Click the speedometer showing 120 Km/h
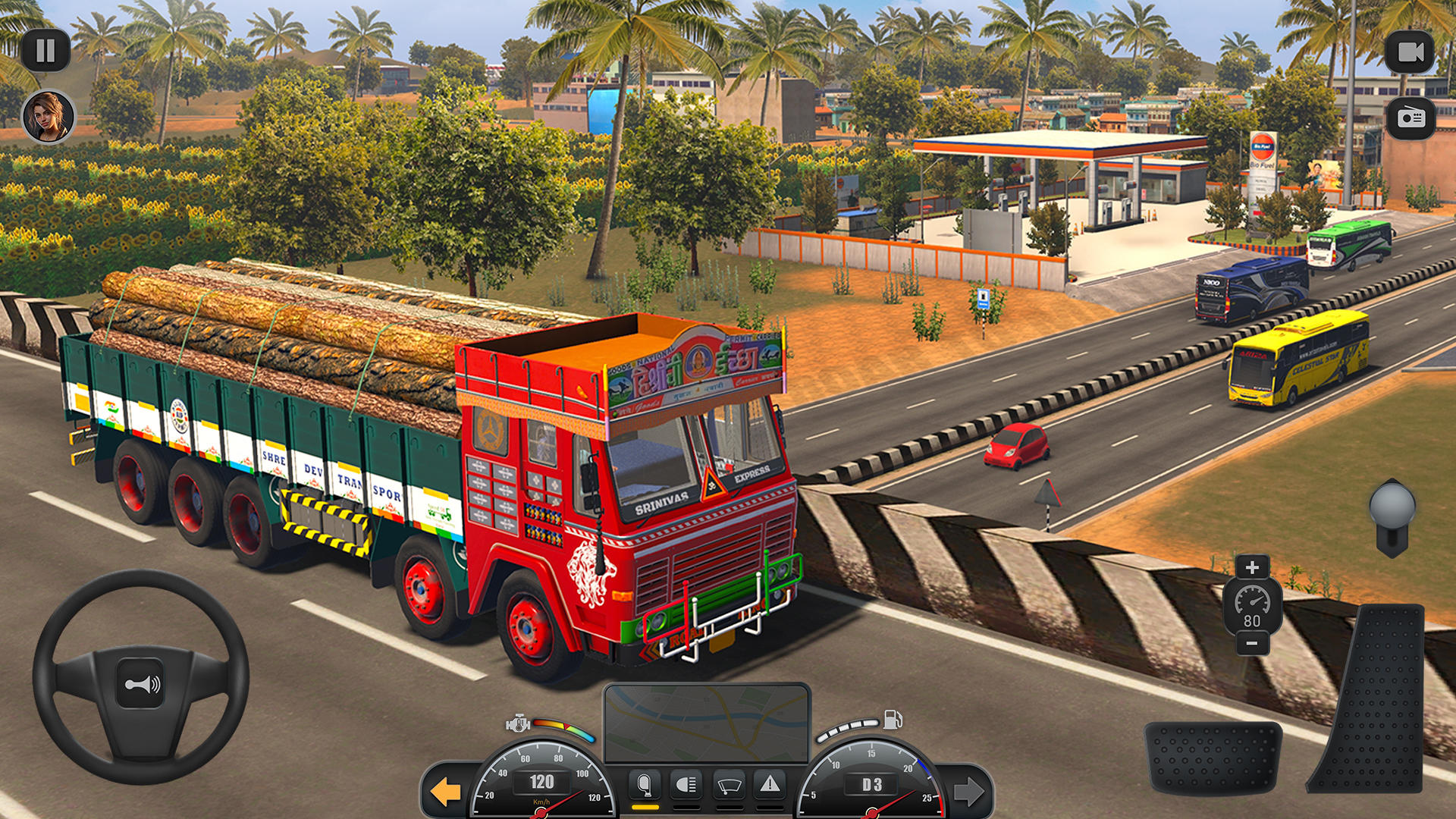1456x819 pixels. (x=542, y=783)
